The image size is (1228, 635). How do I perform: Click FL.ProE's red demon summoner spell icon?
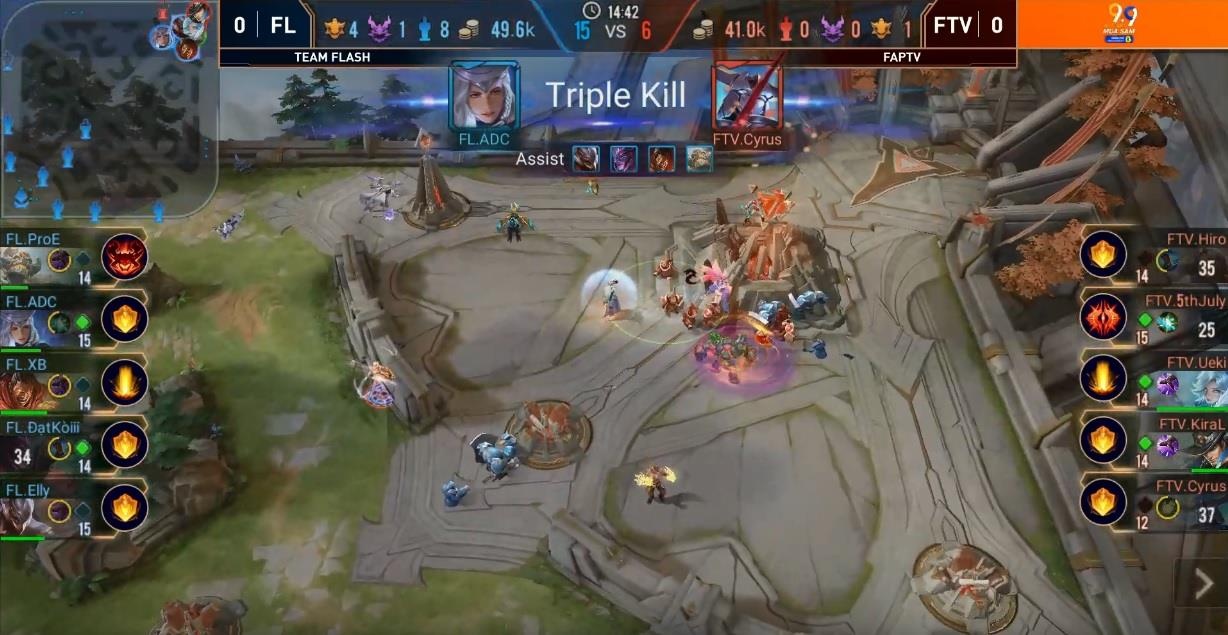(124, 257)
